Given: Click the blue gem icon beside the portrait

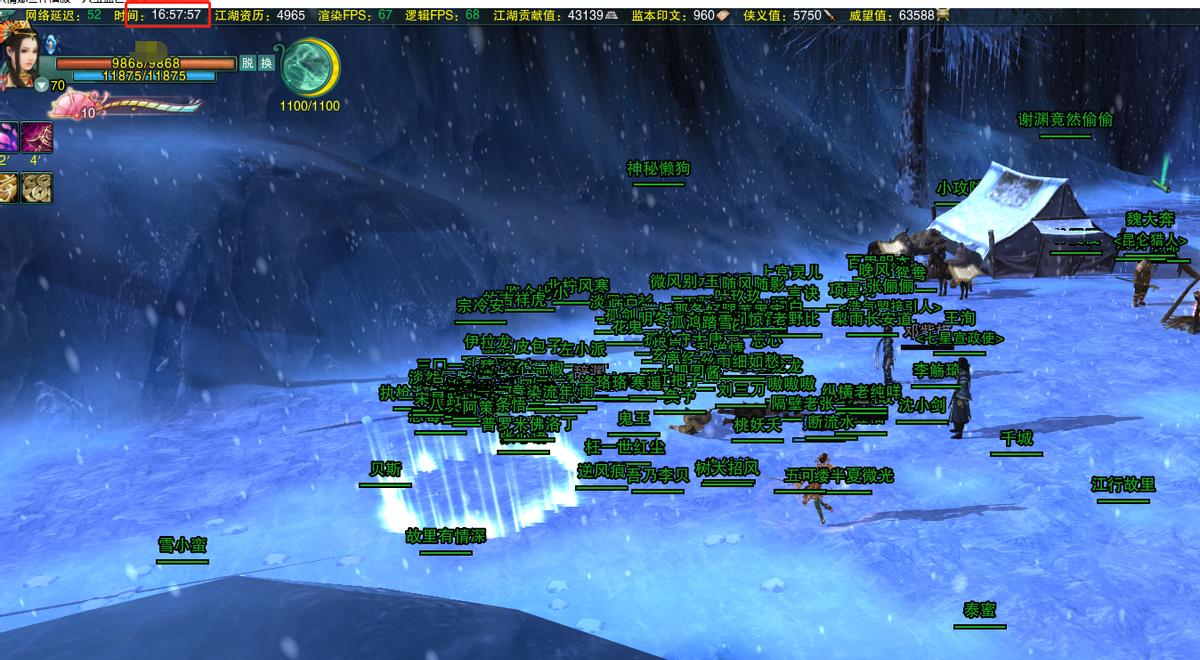Looking at the screenshot, I should (51, 43).
